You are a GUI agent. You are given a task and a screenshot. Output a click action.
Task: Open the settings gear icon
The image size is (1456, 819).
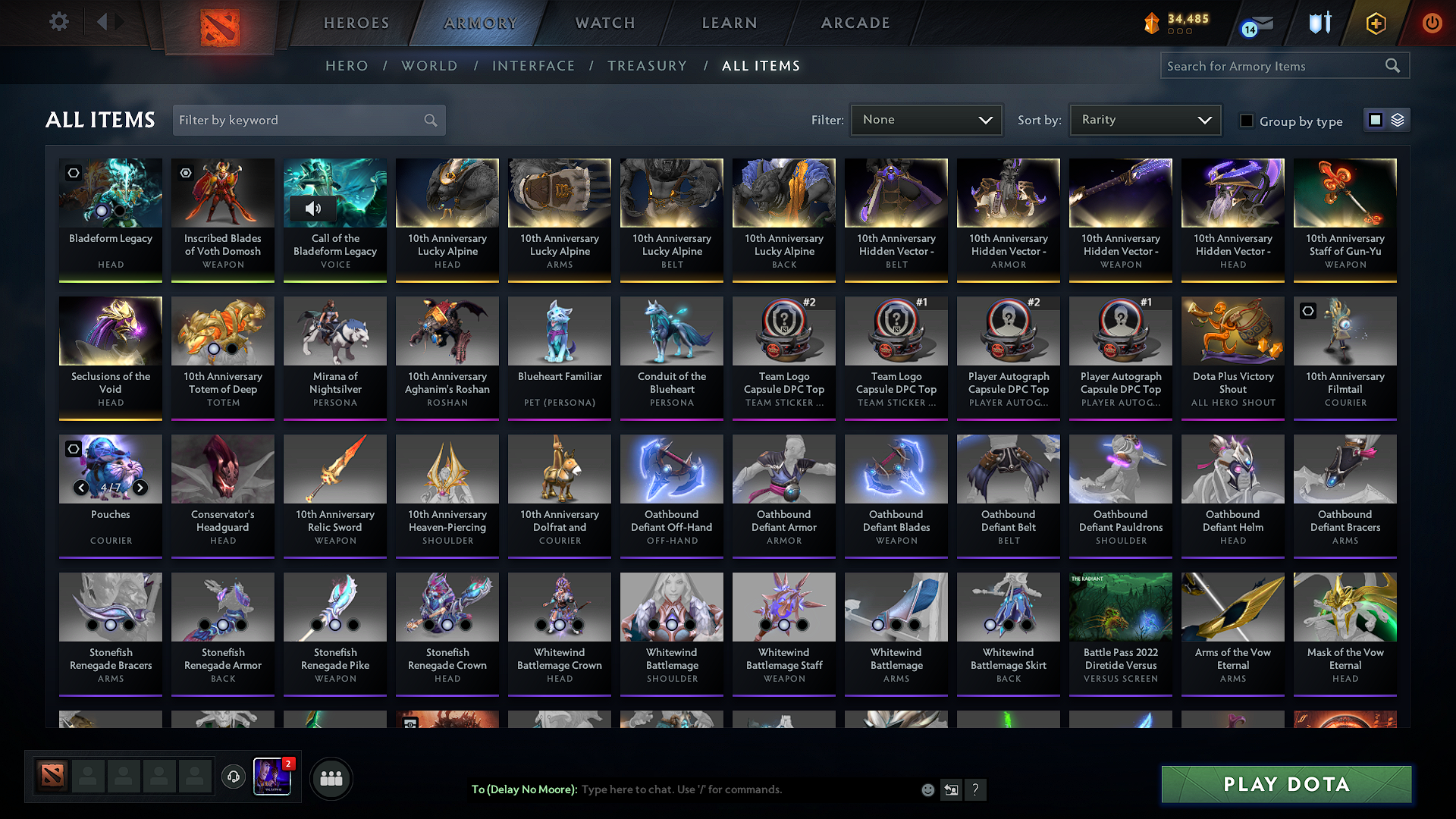pos(58,21)
